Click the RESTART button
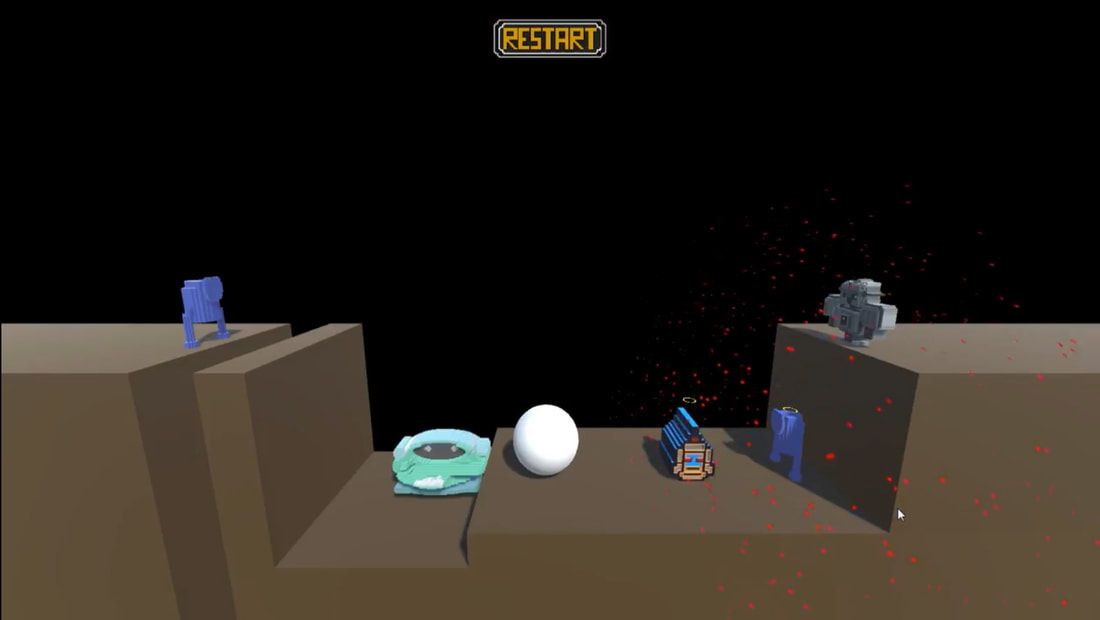 coord(550,39)
